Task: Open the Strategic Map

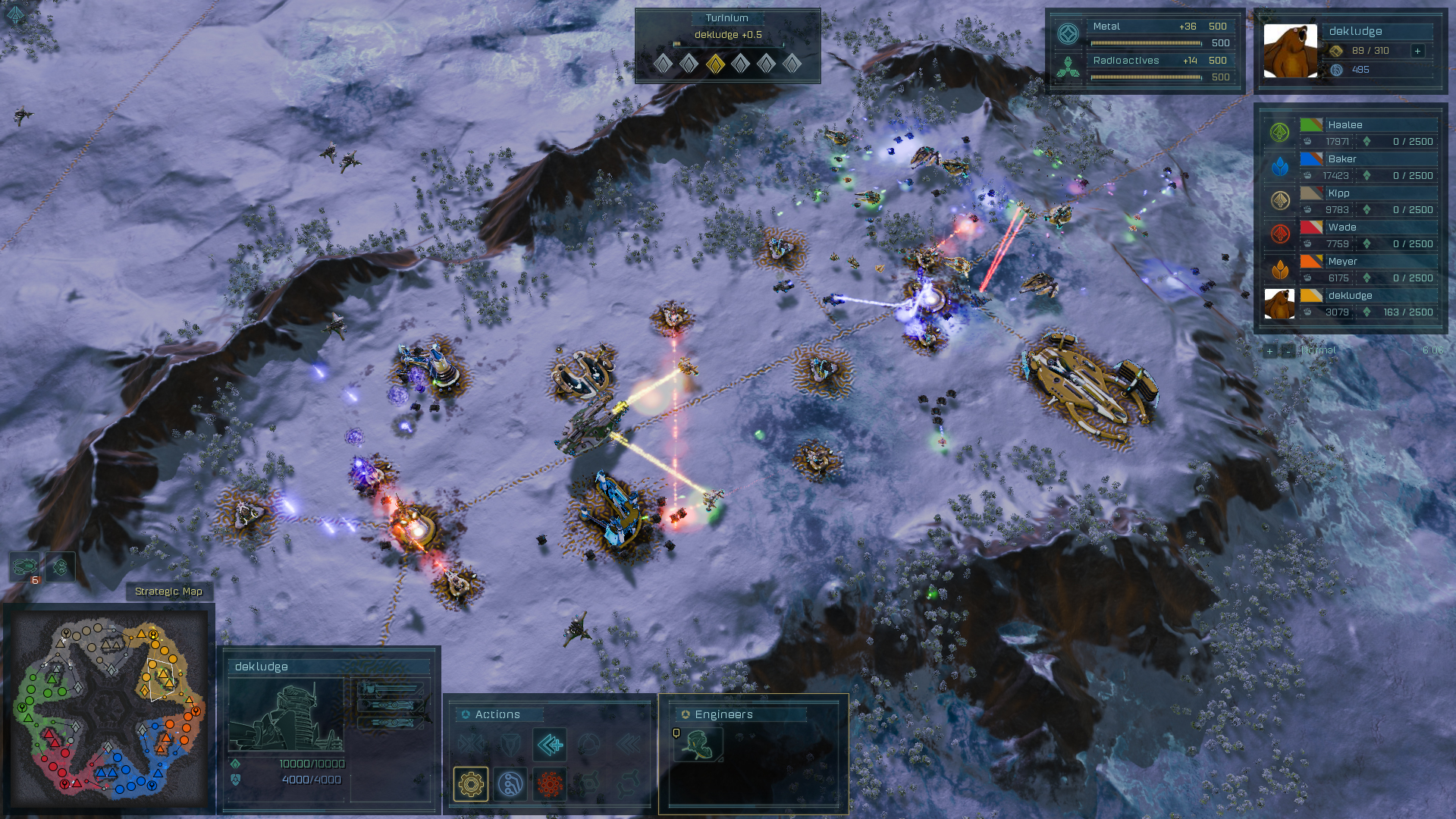Action: pyautogui.click(x=168, y=591)
